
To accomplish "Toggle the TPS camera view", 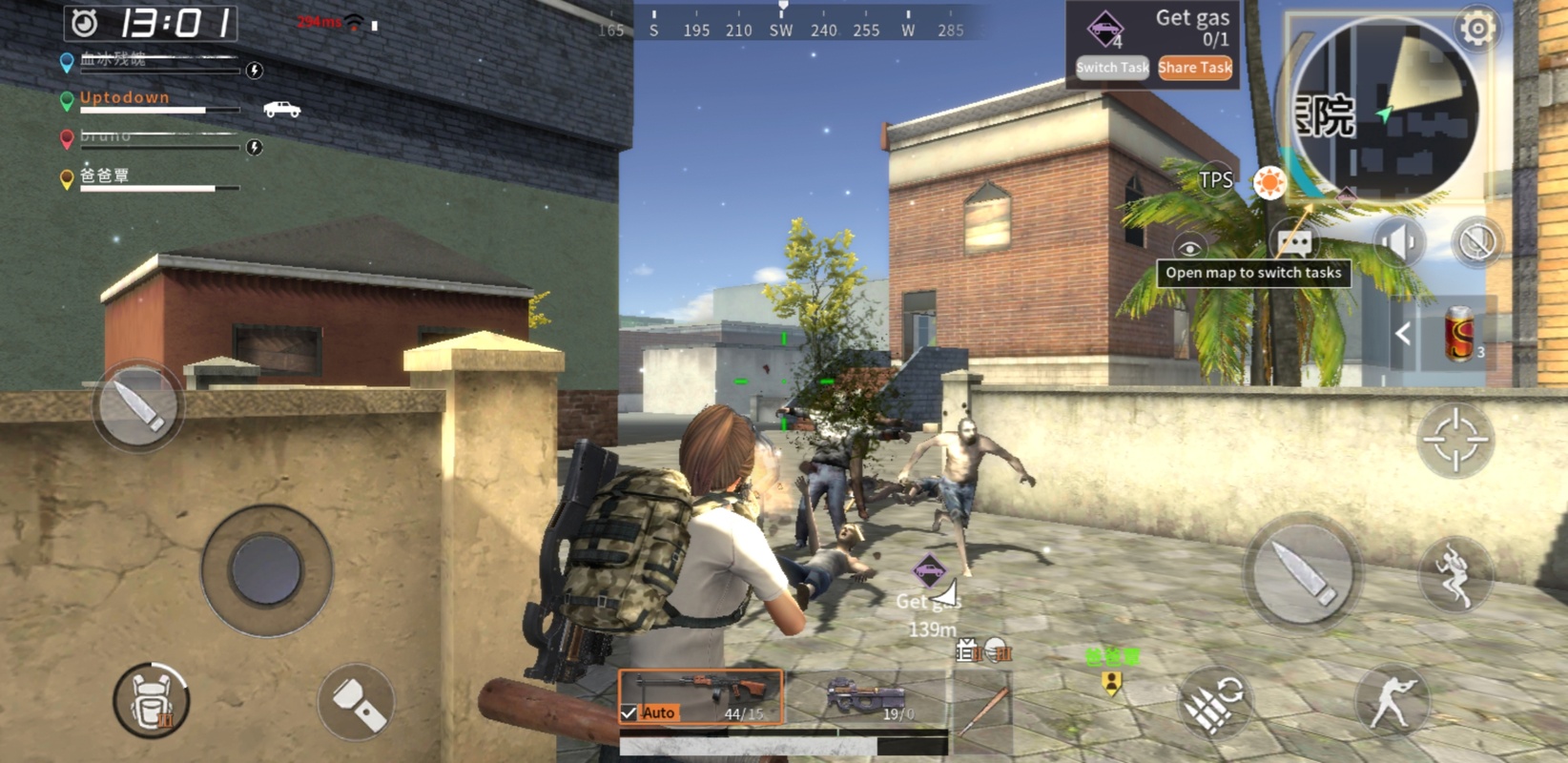I will pos(1216,179).
